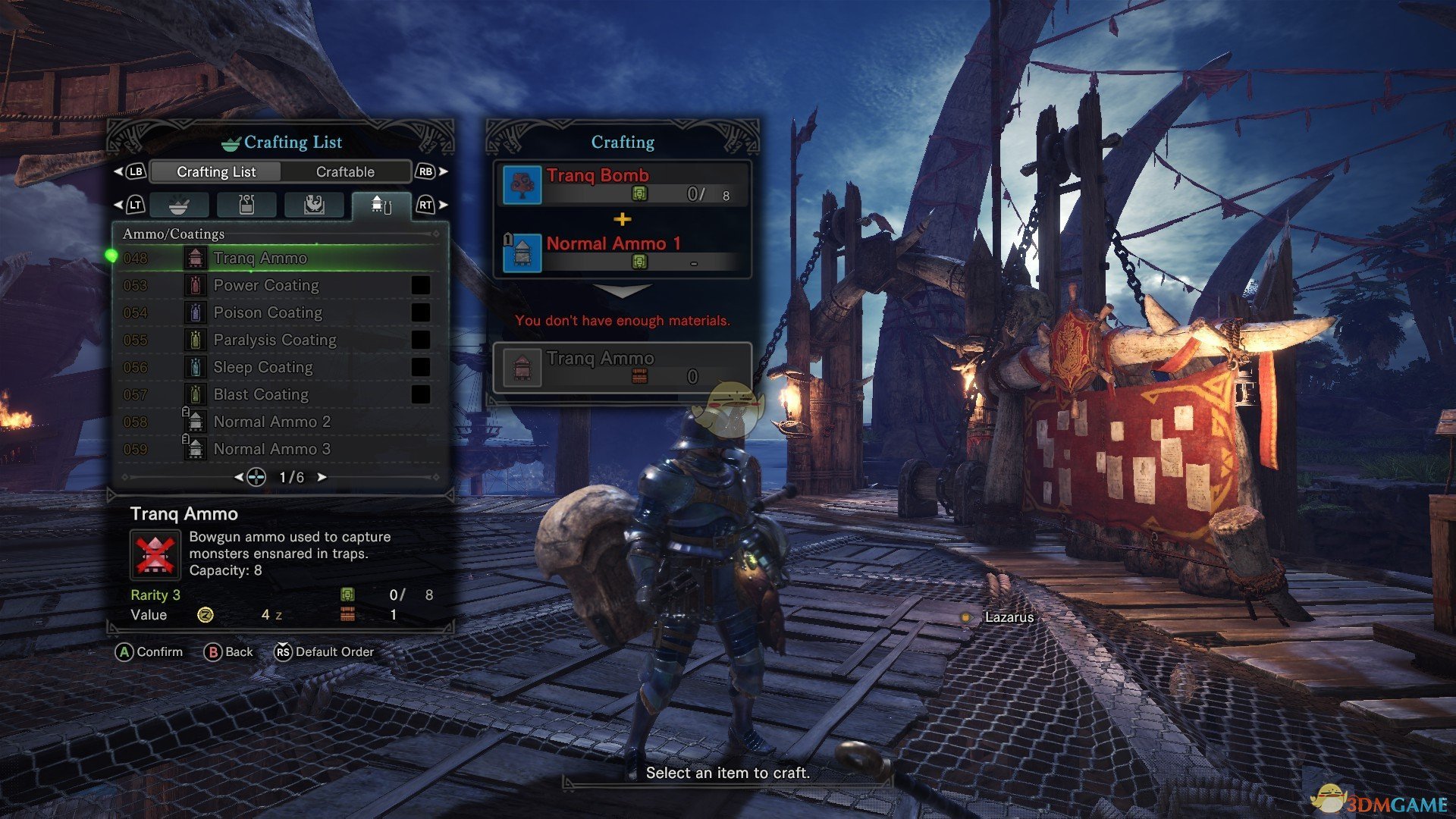Open the third crafting category tab
This screenshot has width=1456, height=819.
(x=314, y=205)
